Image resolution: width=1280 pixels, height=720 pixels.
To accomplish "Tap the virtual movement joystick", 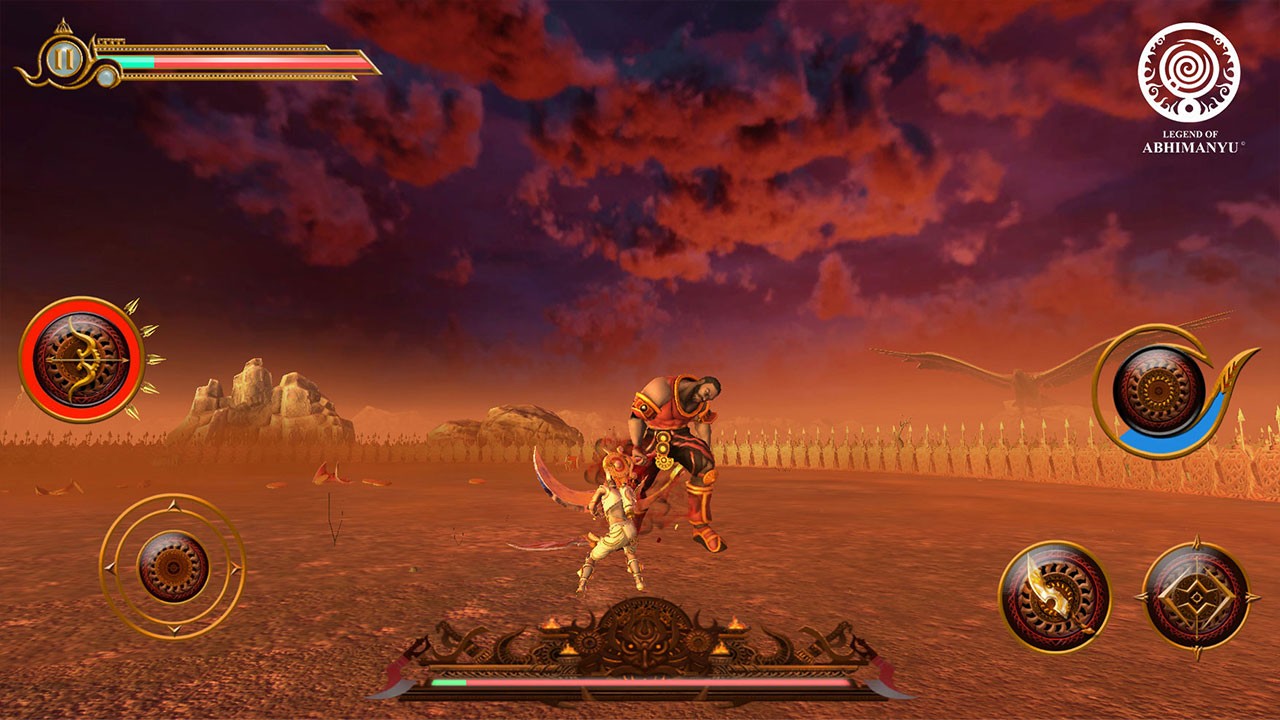I will pyautogui.click(x=173, y=566).
